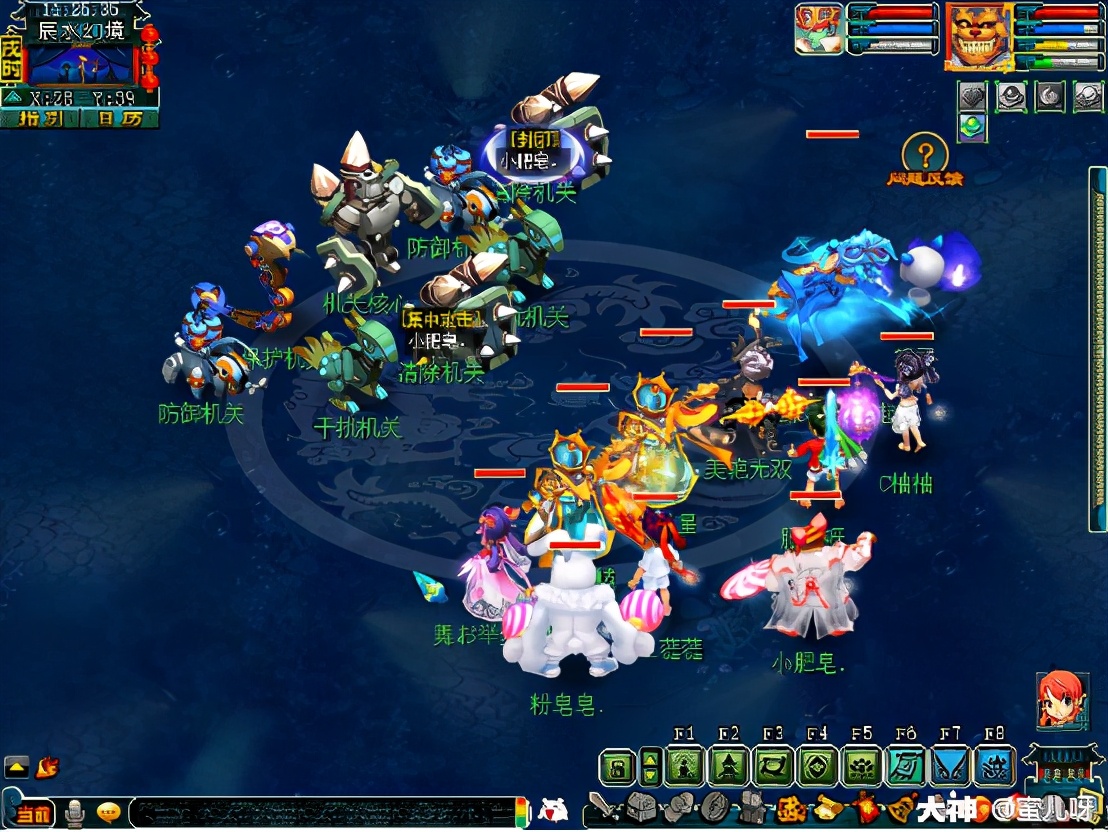This screenshot has width=1108, height=832.
Task: Use the F7 crossed blades skill
Action: pos(950,767)
